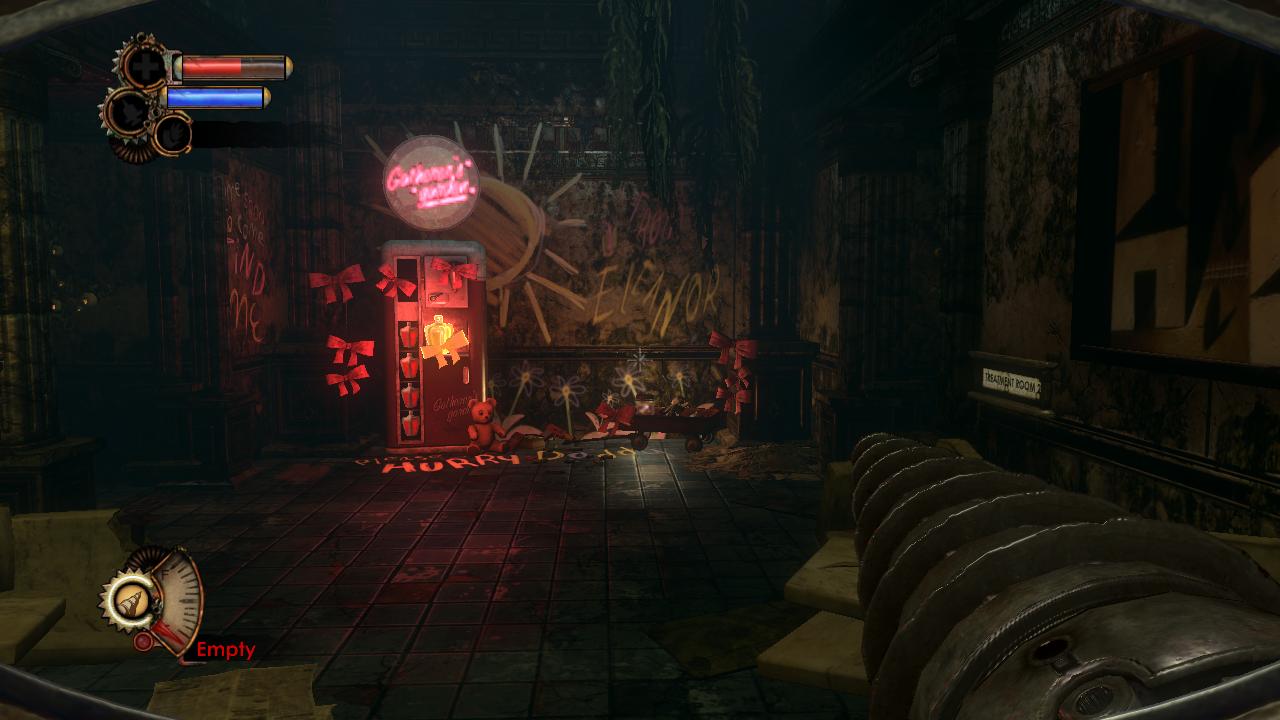Click the top ADAM vial slot on the machine

[407, 332]
